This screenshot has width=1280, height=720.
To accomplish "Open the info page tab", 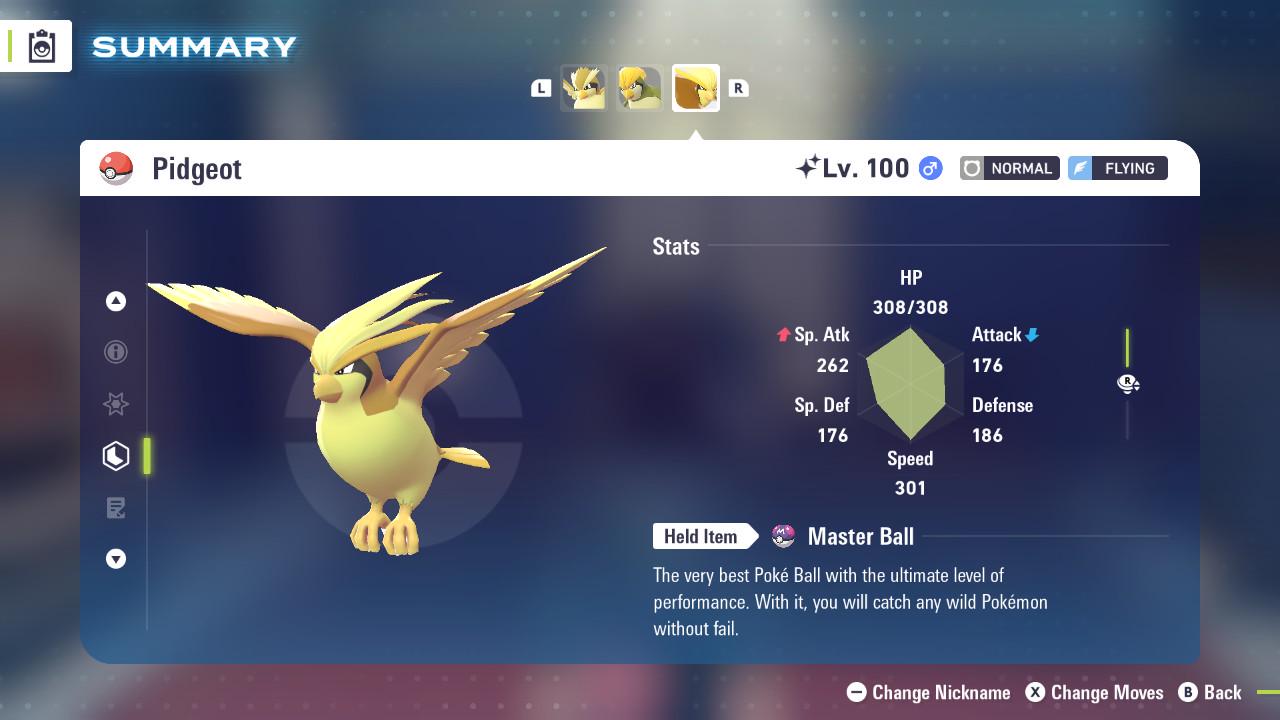I will pos(116,352).
